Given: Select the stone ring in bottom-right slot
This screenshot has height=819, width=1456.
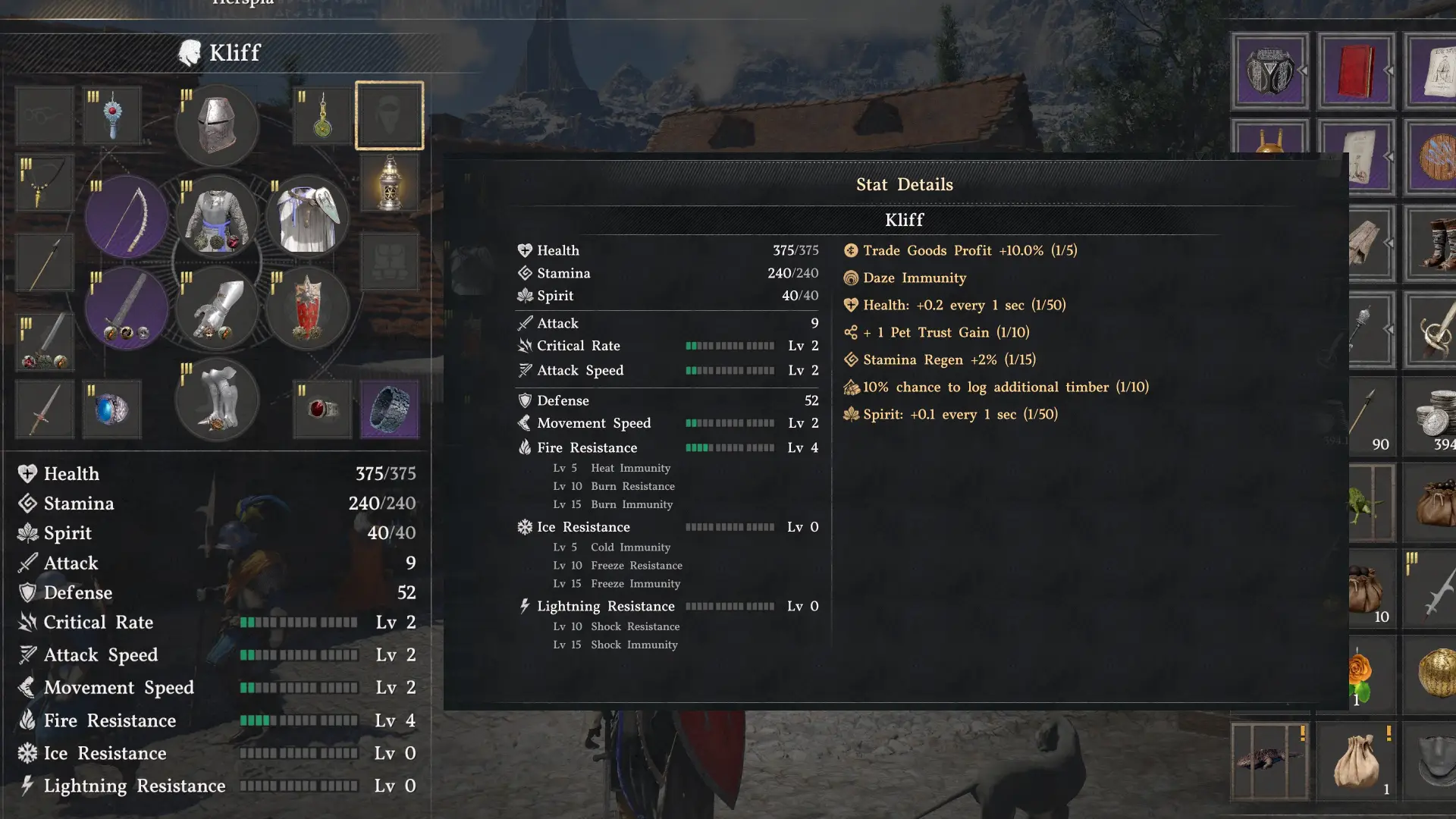Looking at the screenshot, I should [389, 409].
